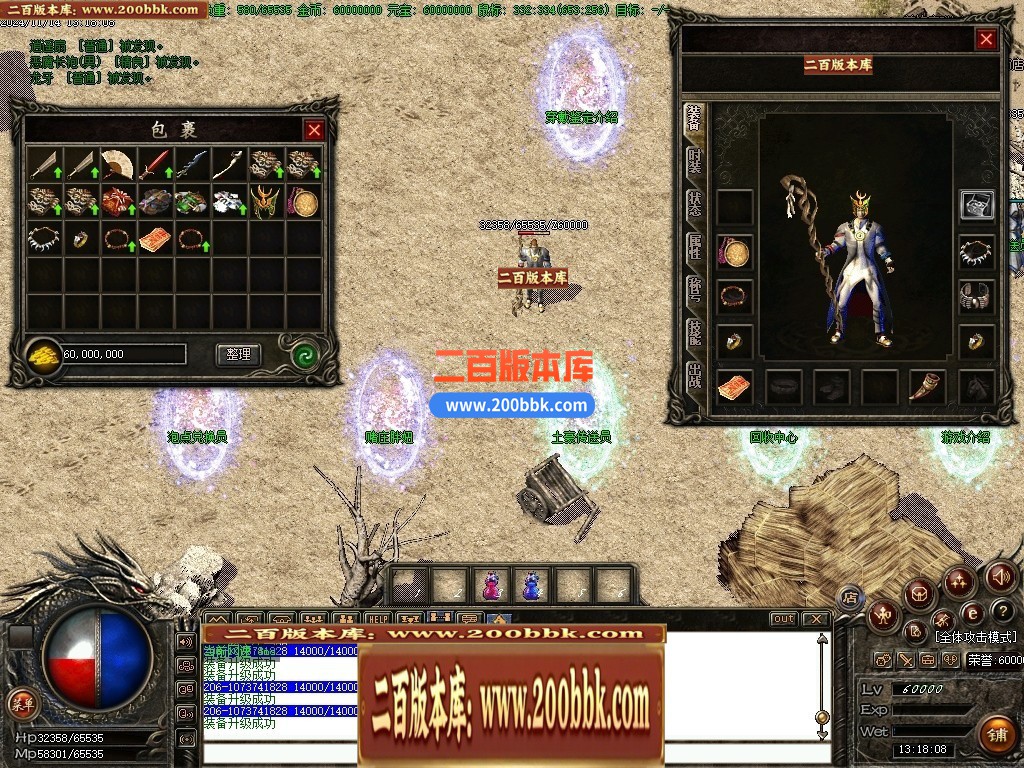Use the red potion in the hotbar
This screenshot has width=1024, height=768.
[491, 585]
